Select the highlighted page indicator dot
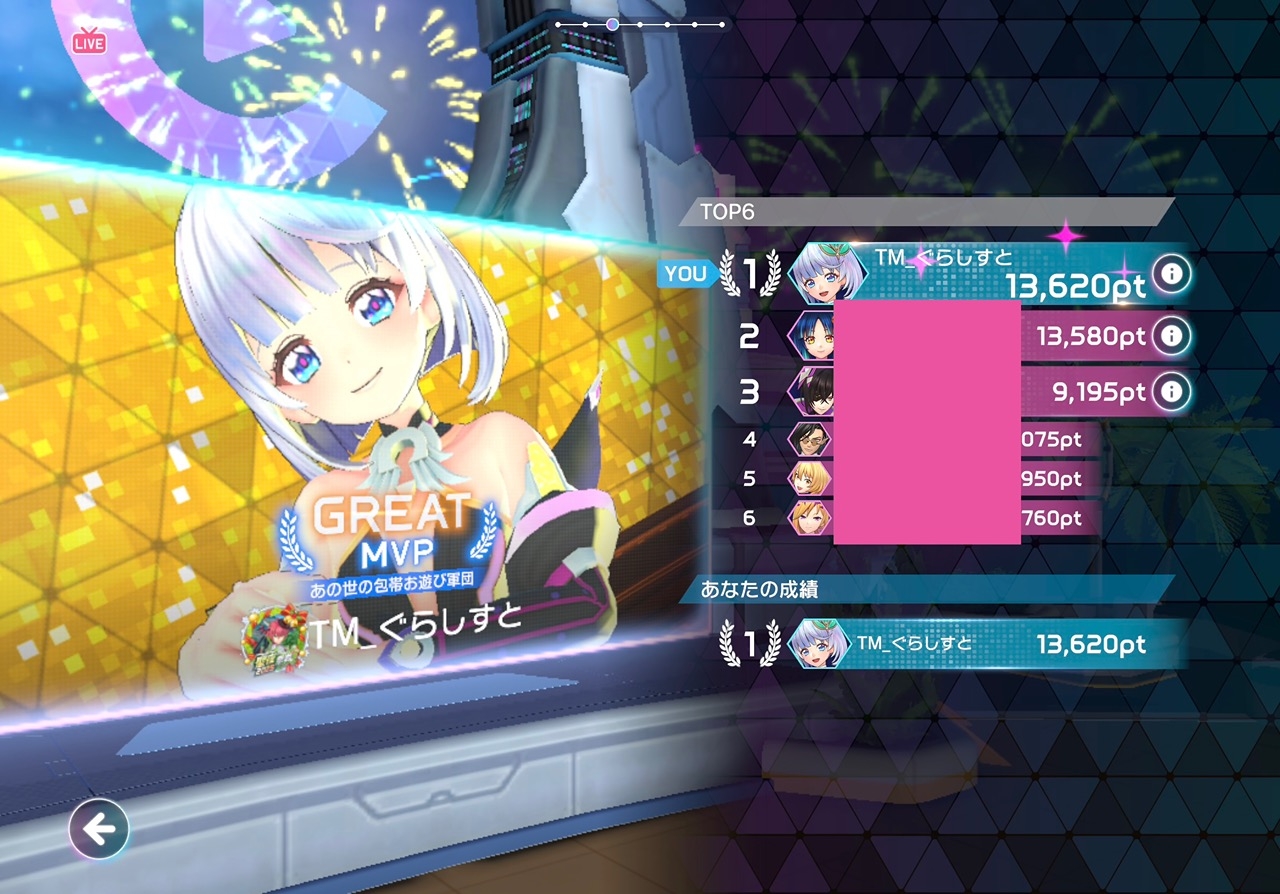 (612, 24)
